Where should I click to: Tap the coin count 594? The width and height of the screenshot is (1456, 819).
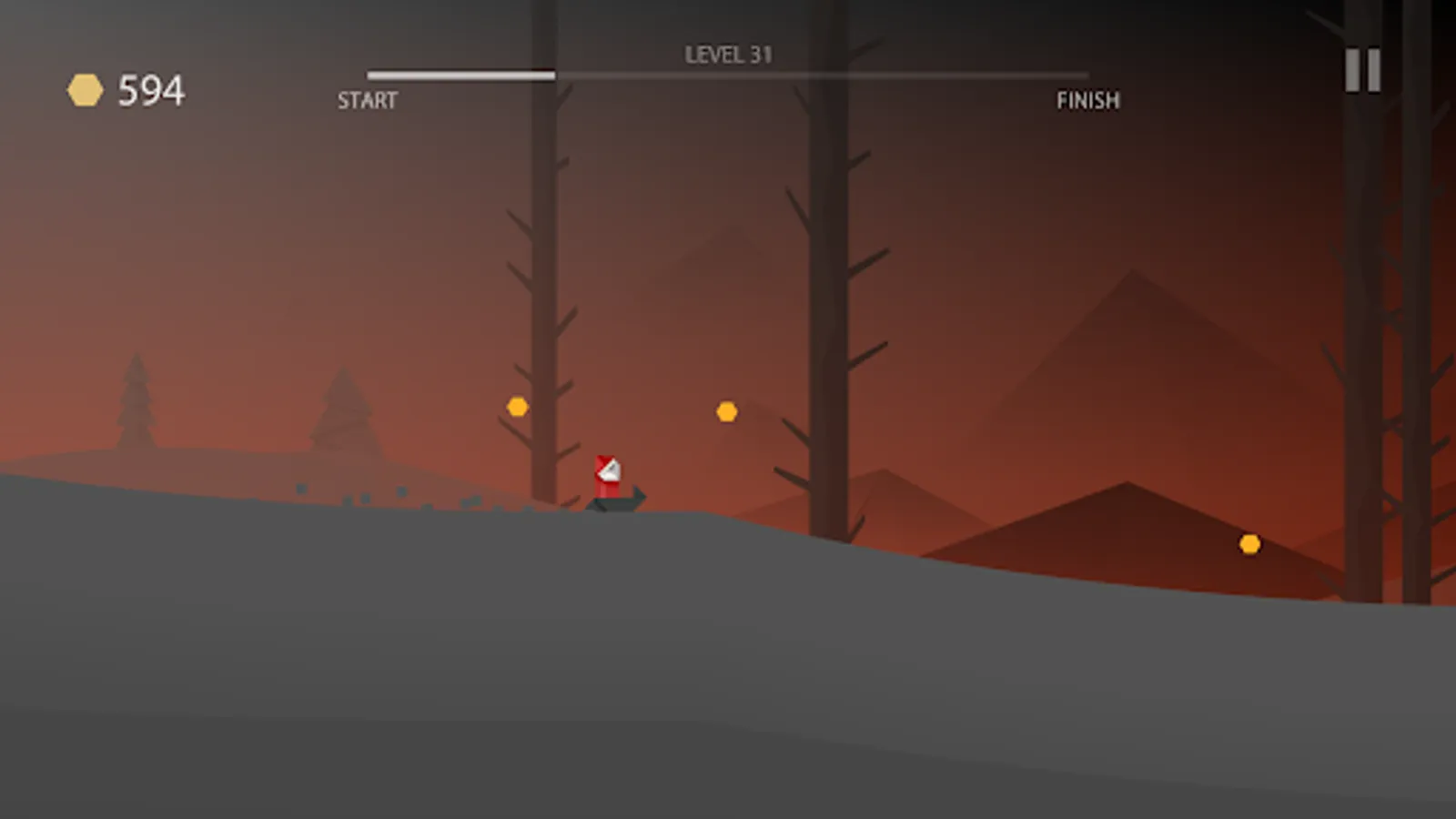pyautogui.click(x=151, y=88)
